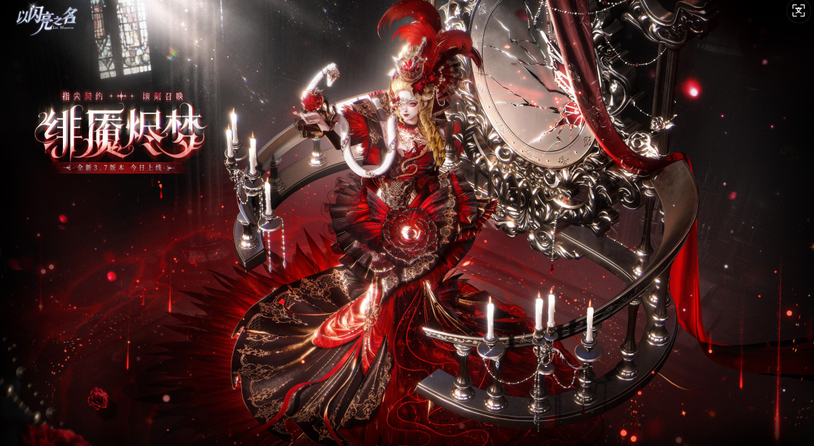Click the text-recognition scan icon in the corner
814x446 pixels.
[x=798, y=11]
